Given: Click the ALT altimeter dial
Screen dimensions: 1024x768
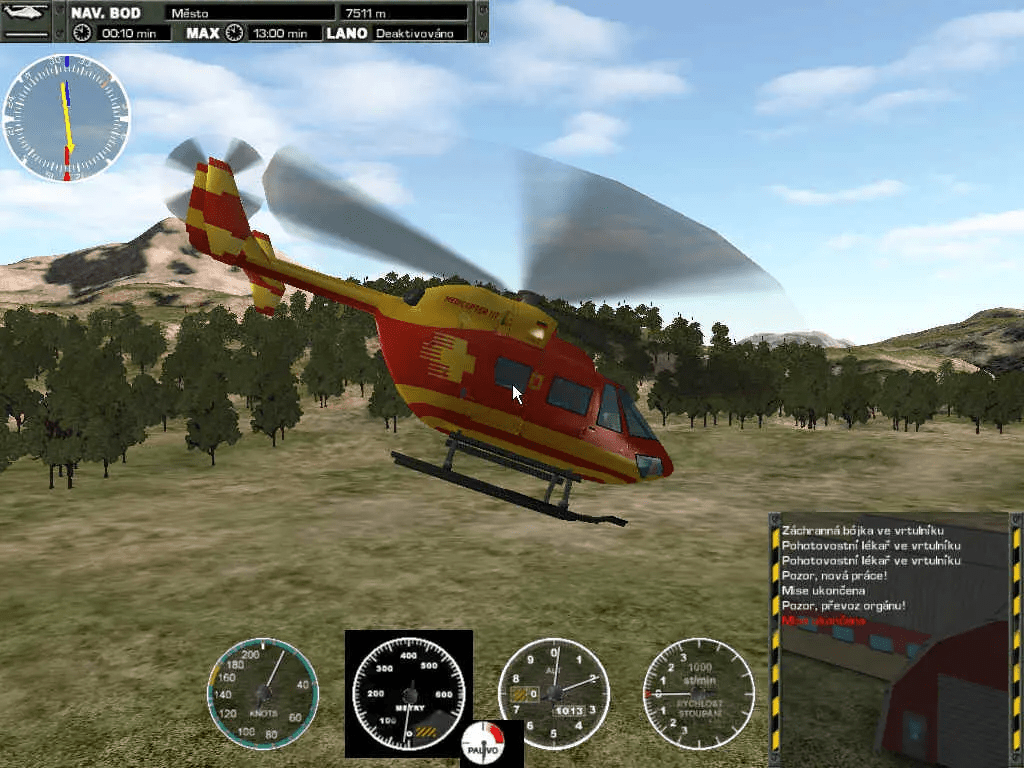Looking at the screenshot, I should [x=553, y=692].
